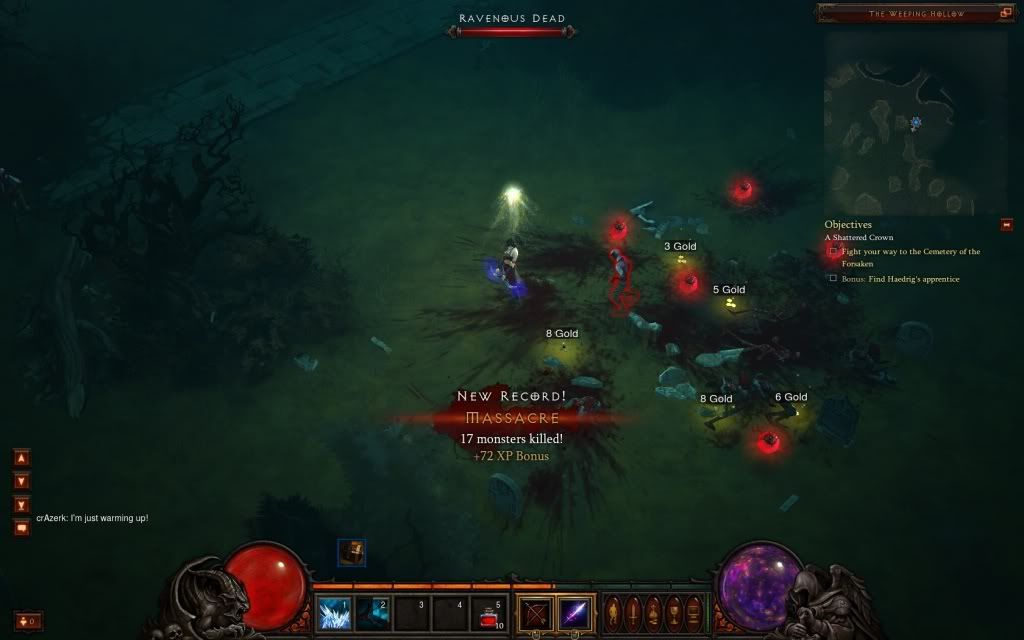The height and width of the screenshot is (640, 1024).
Task: Click the treasure chest buff icon
Action: 351,552
